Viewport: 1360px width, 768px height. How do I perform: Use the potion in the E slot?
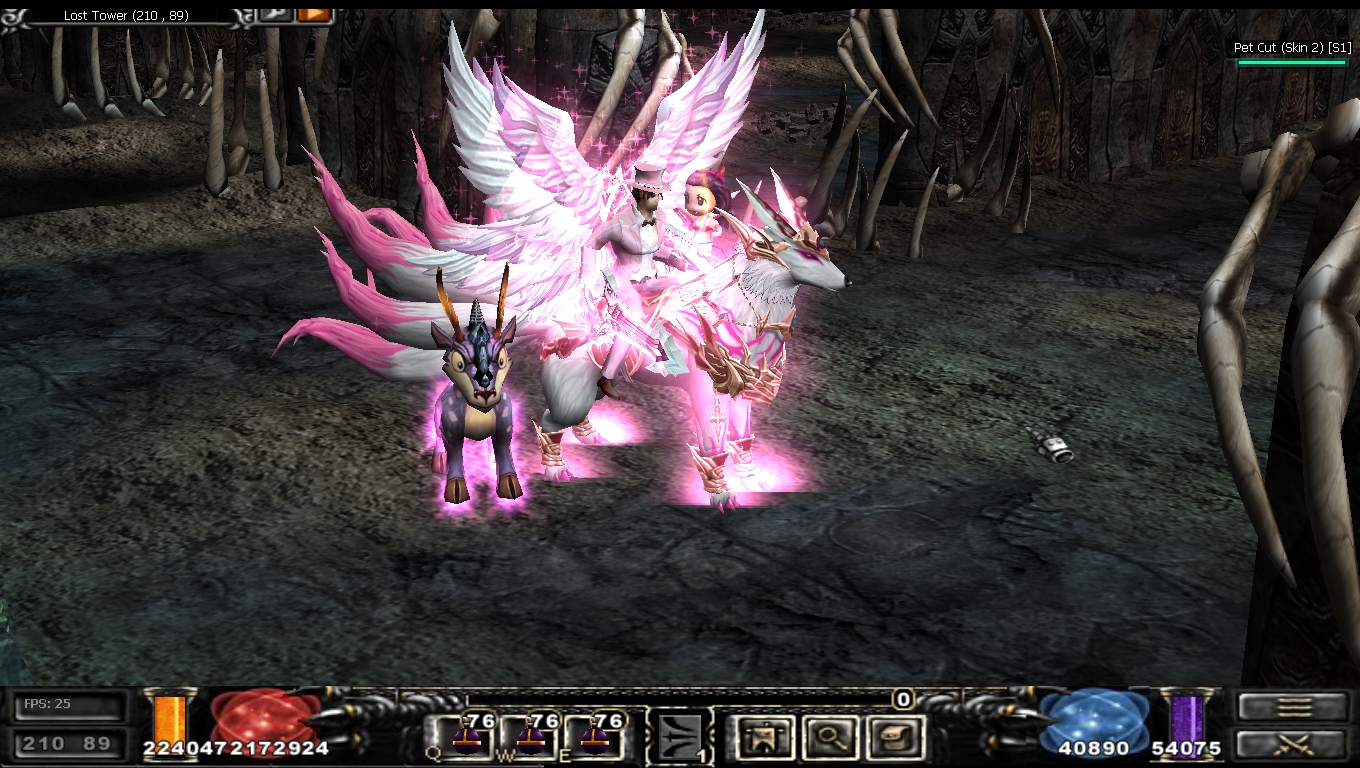tap(596, 737)
